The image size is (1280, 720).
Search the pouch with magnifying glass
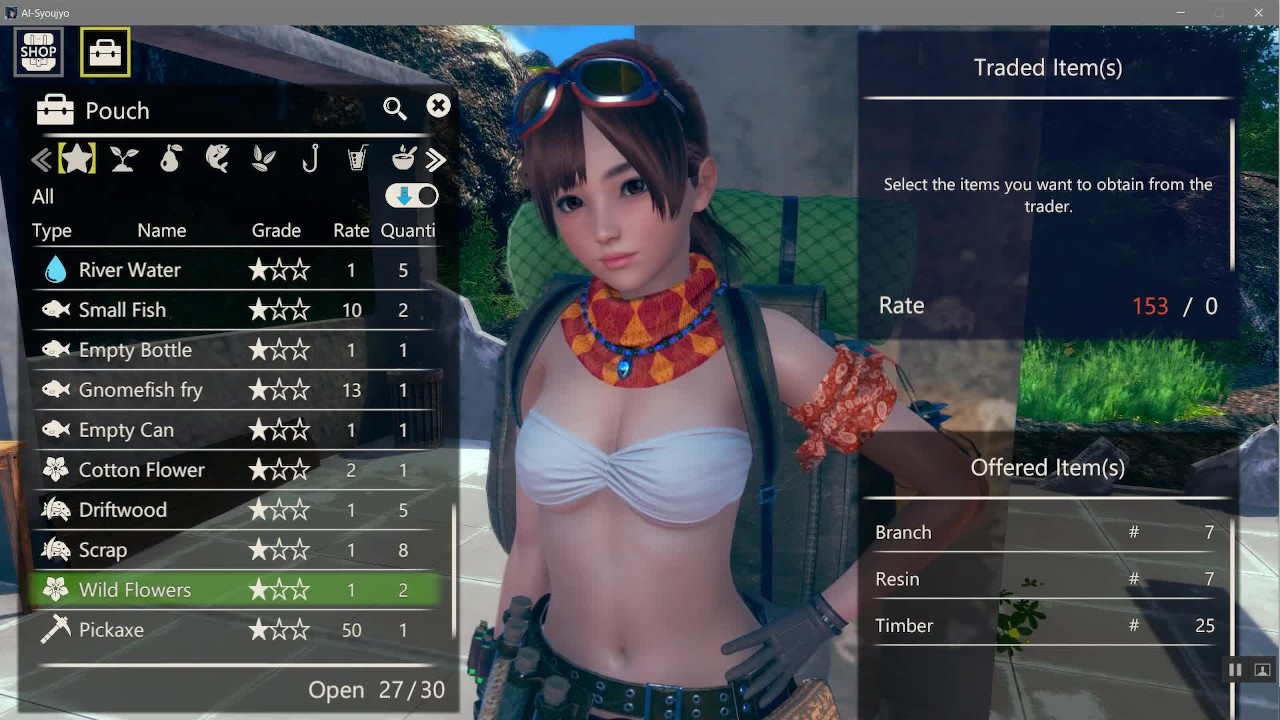click(395, 109)
